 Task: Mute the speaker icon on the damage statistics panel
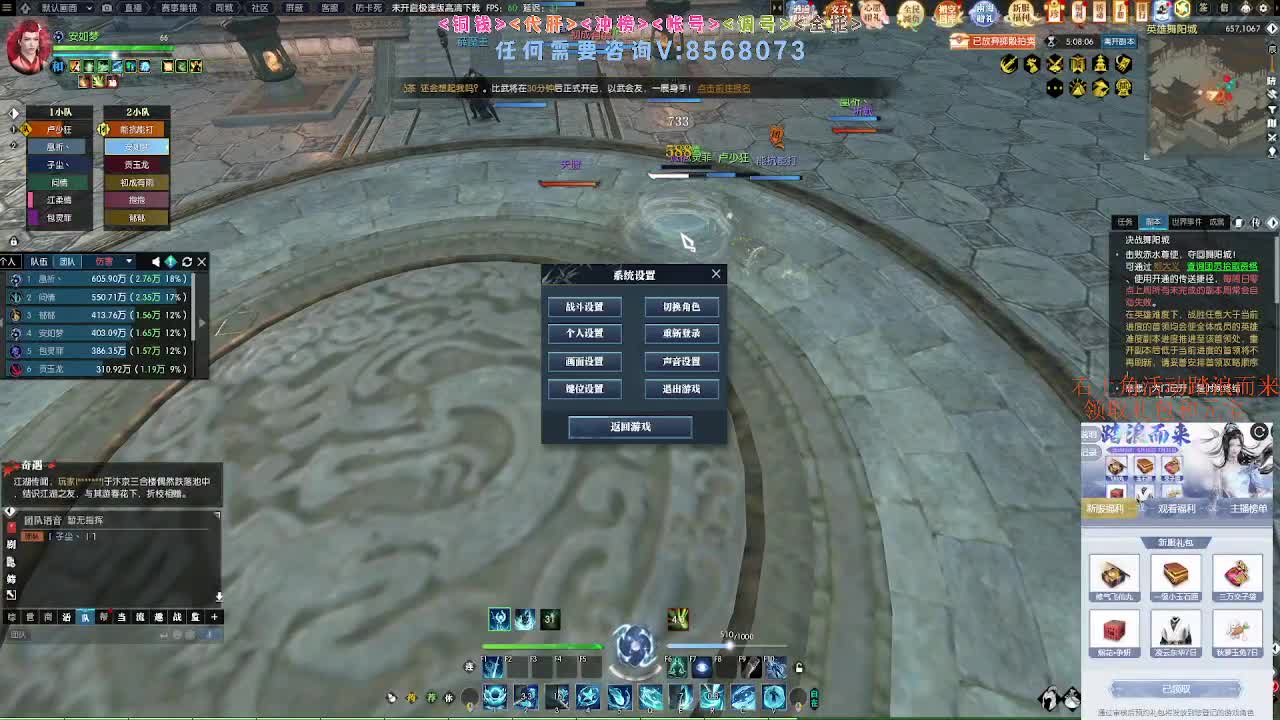pos(157,261)
